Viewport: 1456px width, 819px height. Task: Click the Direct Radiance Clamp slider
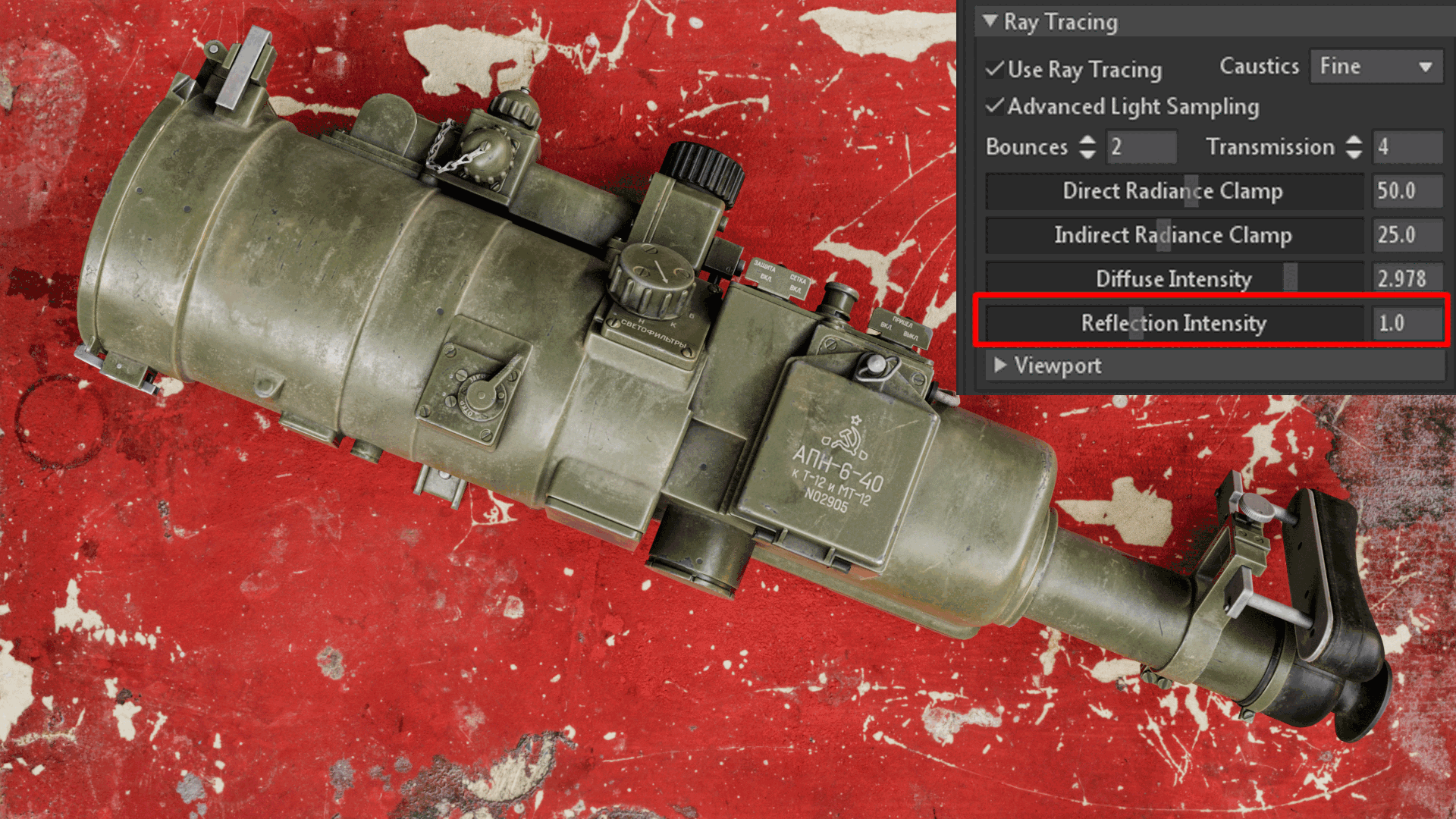(x=1174, y=191)
